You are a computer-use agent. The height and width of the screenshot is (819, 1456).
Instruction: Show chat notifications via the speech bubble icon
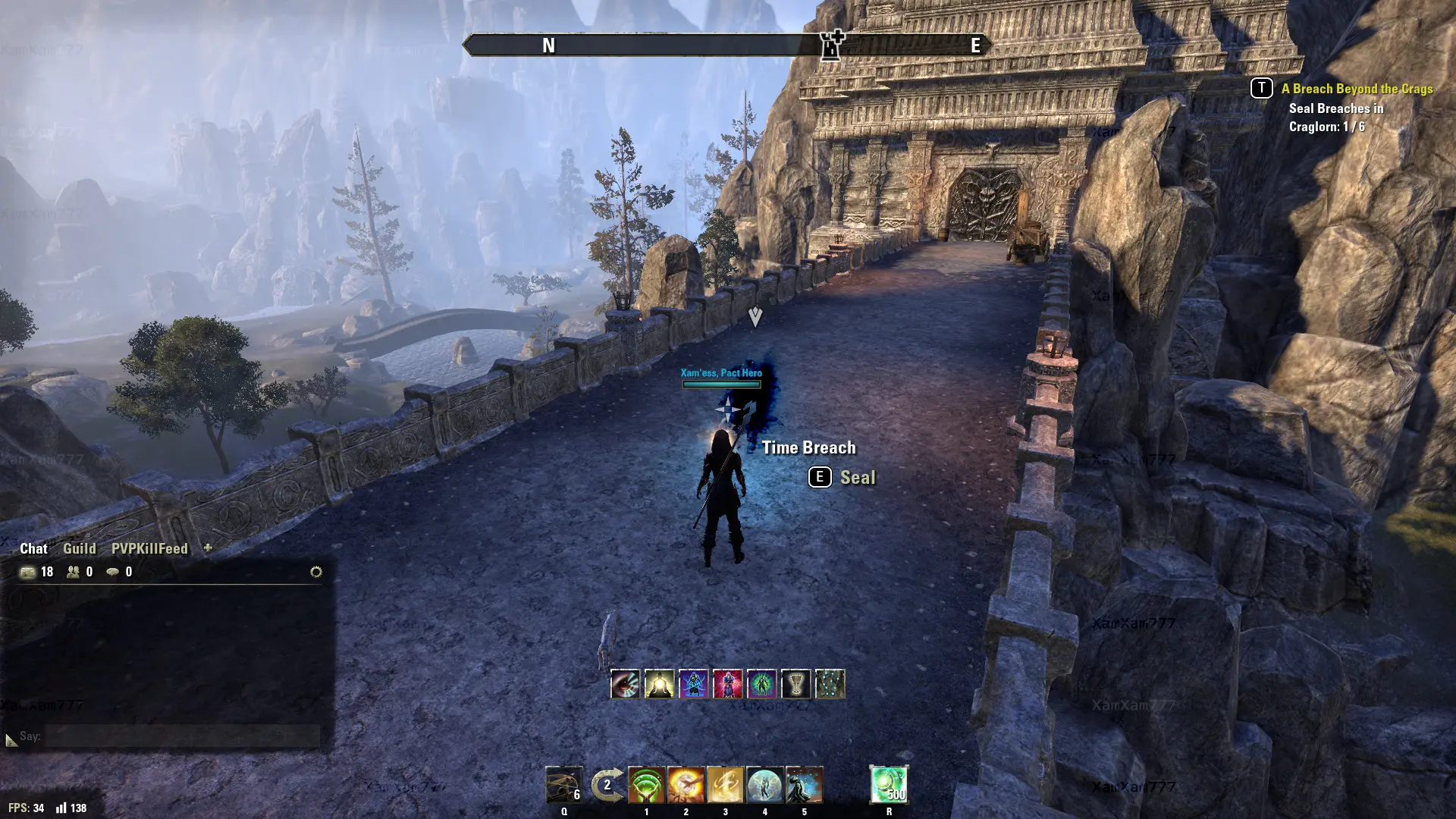click(x=112, y=572)
